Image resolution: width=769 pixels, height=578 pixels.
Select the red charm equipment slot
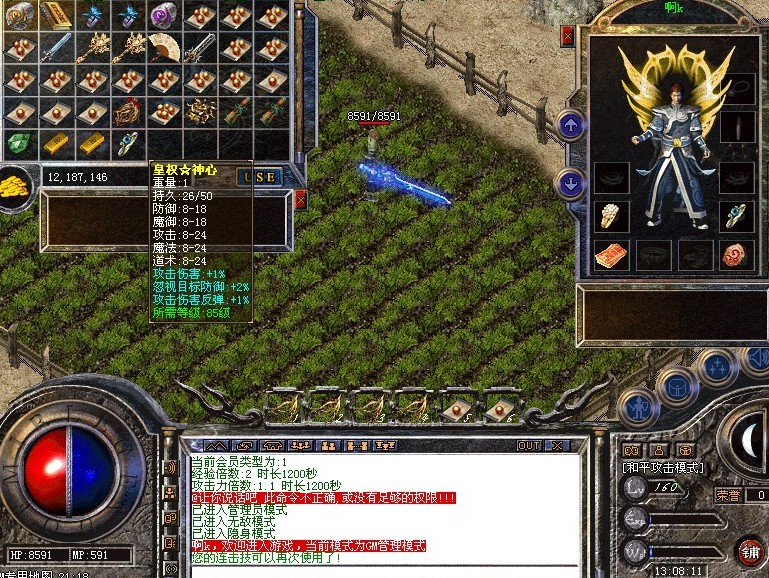click(611, 255)
